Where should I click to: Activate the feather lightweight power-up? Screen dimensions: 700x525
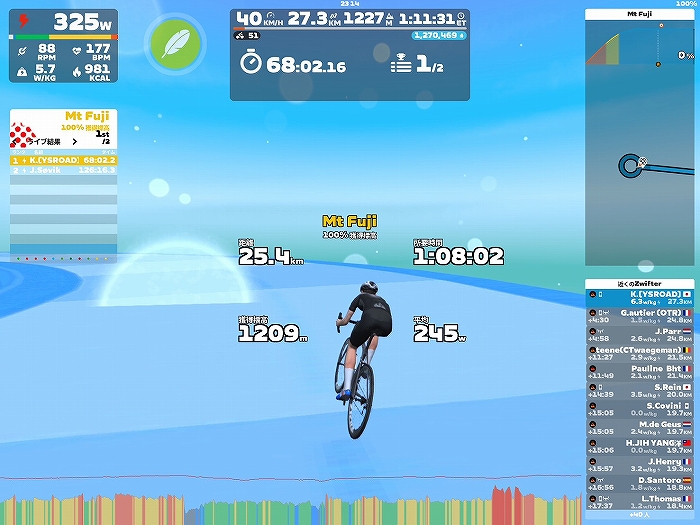point(173,44)
